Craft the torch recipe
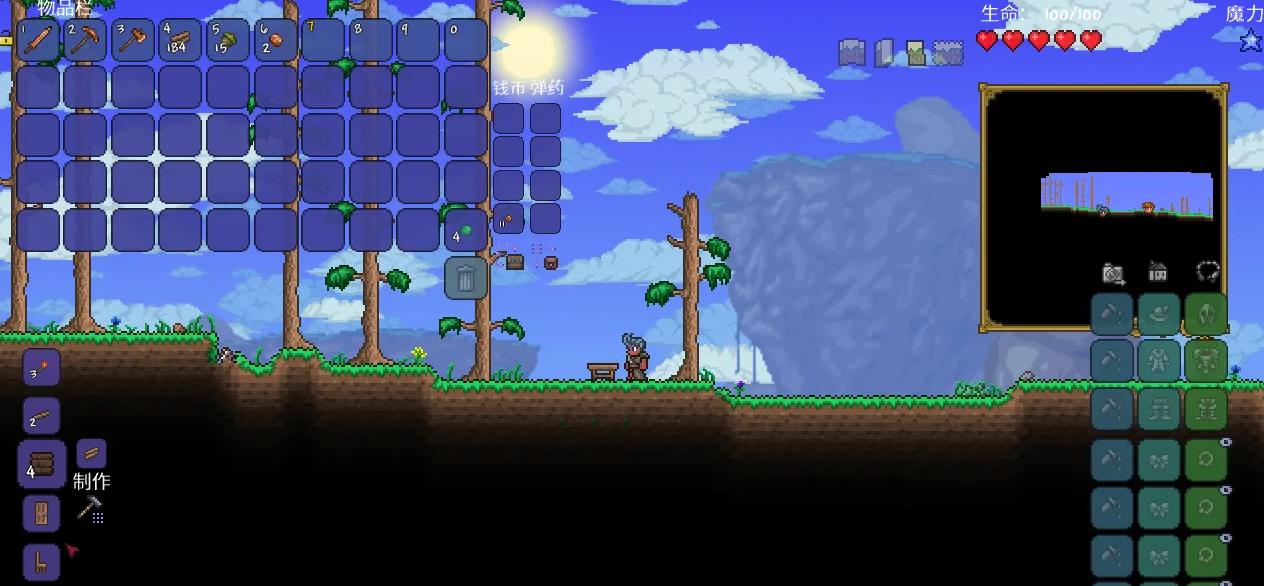This screenshot has width=1264, height=586. click(41, 369)
